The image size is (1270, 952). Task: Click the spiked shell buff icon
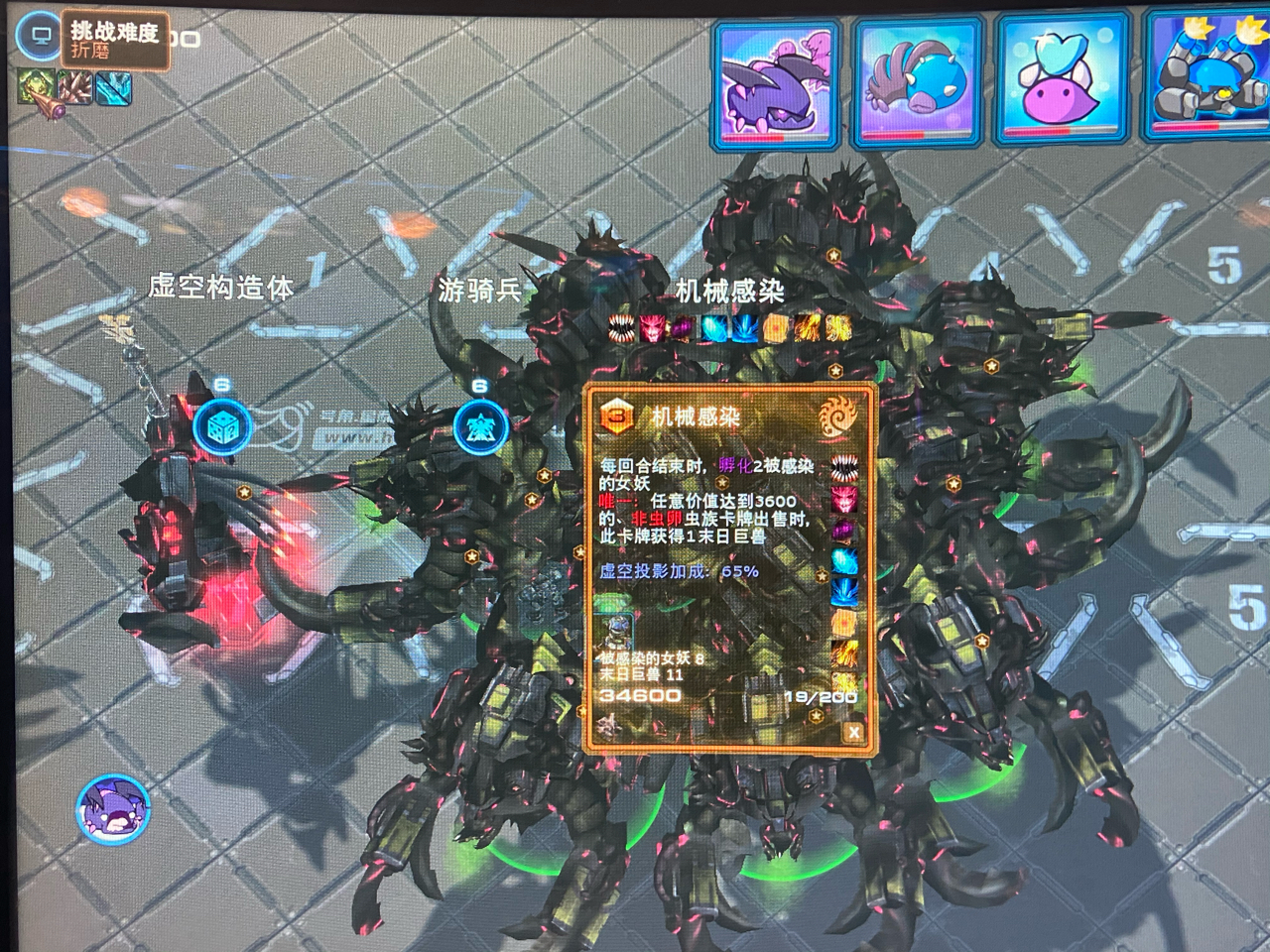(73, 86)
